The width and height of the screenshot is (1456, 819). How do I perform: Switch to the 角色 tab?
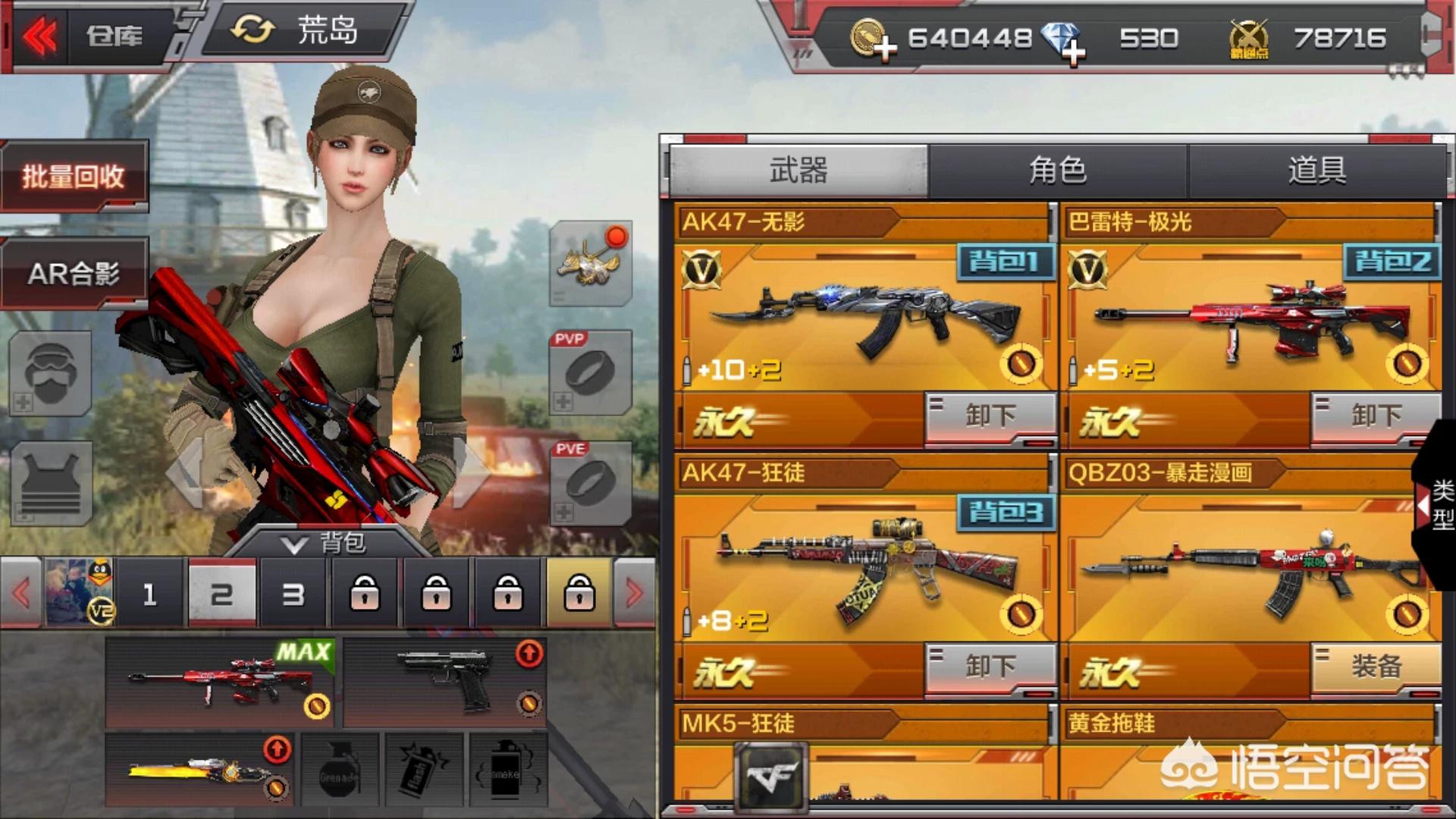click(1057, 171)
